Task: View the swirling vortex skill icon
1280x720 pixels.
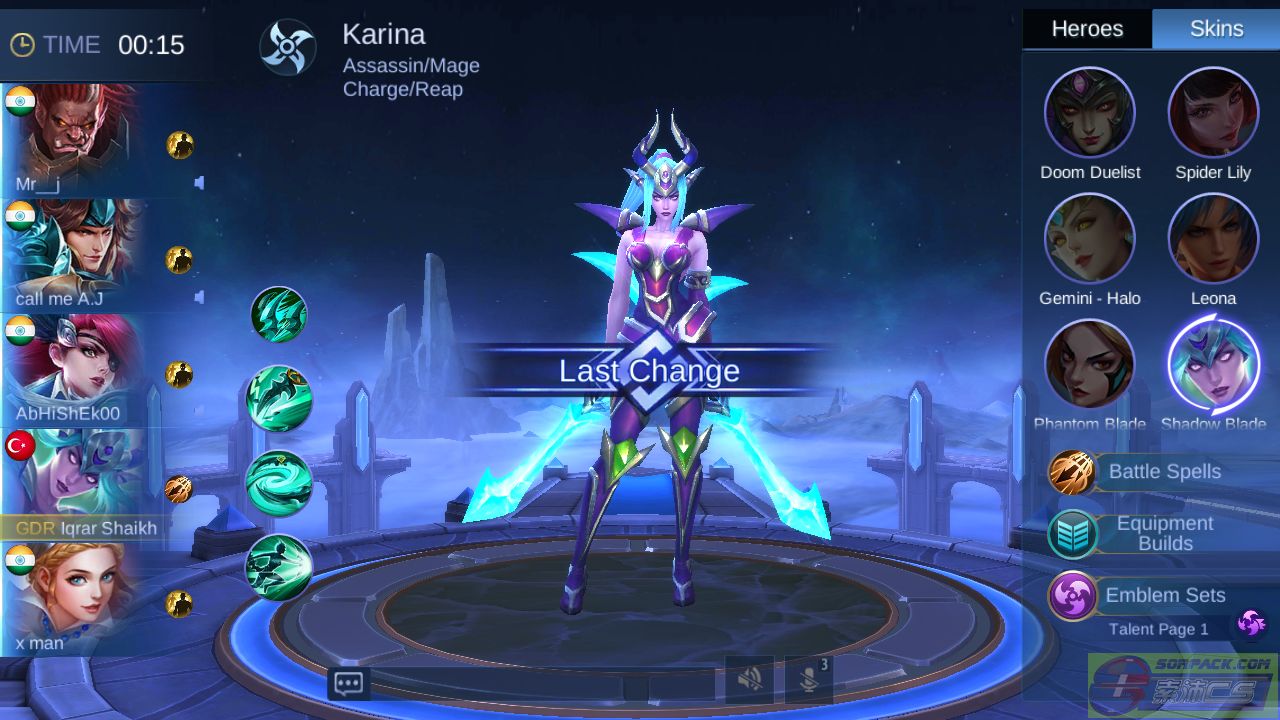Action: point(279,484)
